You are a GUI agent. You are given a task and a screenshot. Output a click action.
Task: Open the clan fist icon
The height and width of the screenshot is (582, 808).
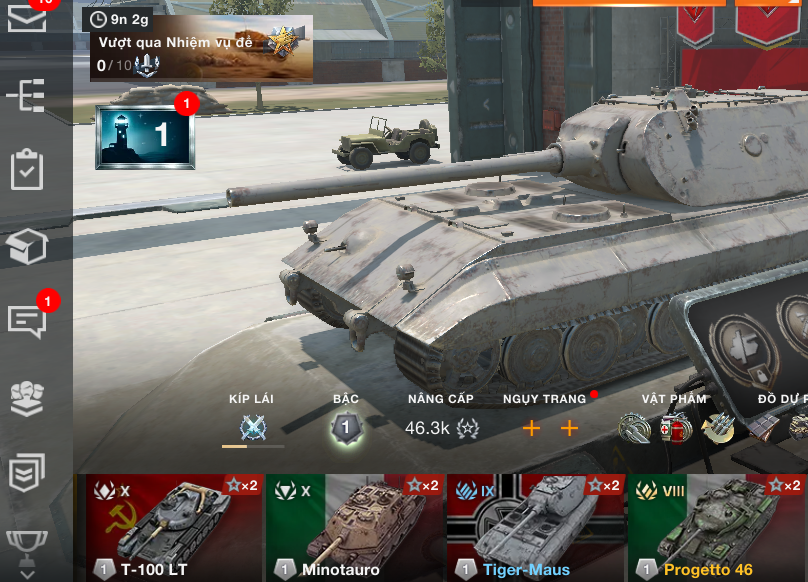click(27, 397)
